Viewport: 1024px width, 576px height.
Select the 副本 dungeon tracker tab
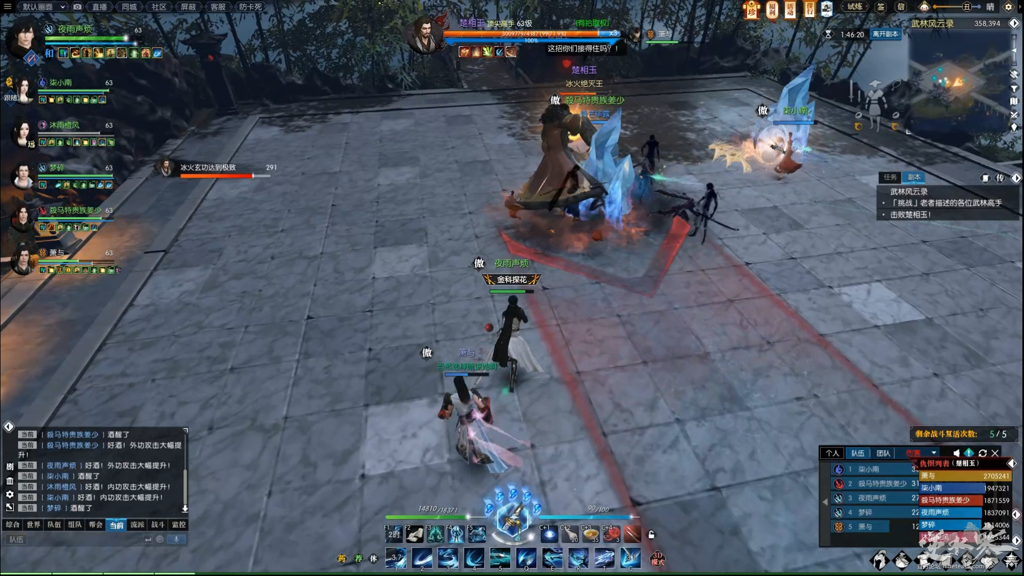point(913,177)
